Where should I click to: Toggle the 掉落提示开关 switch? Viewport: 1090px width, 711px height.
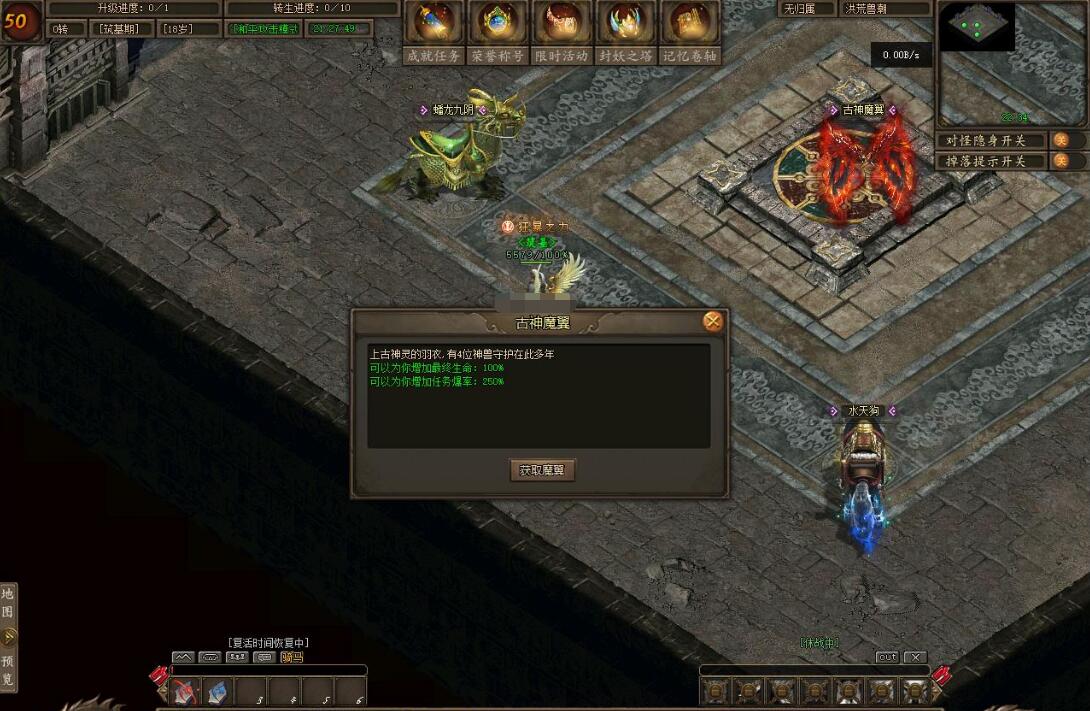tap(1061, 161)
